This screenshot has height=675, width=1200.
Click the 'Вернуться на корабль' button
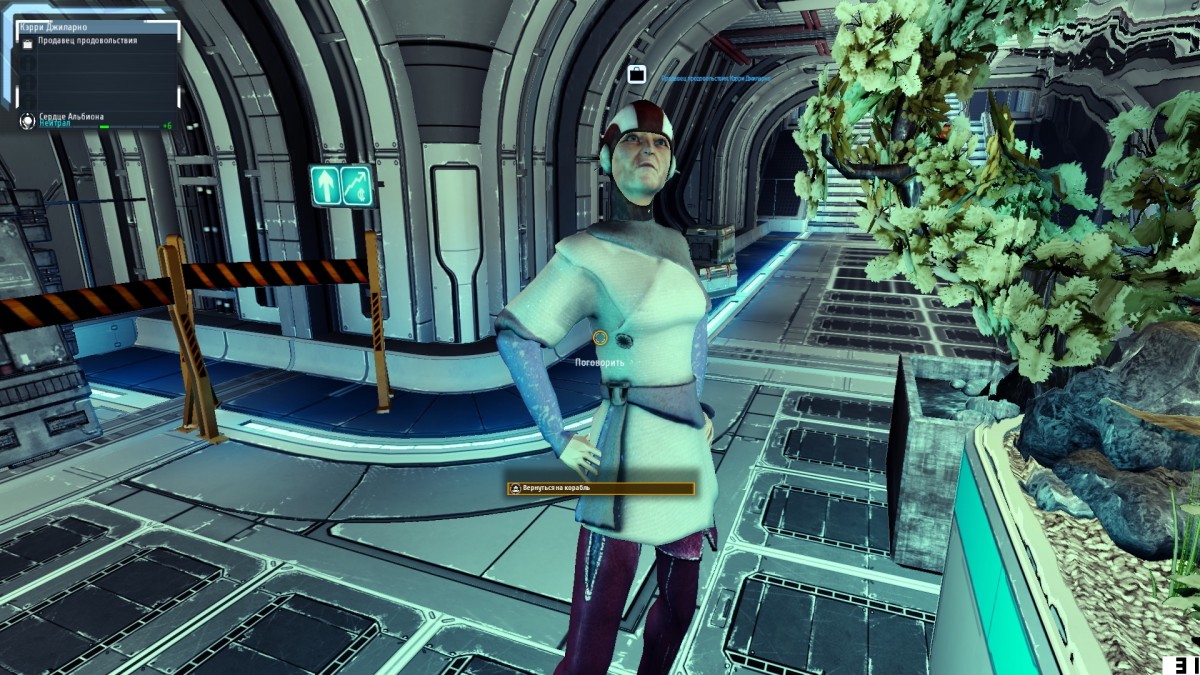pos(600,489)
